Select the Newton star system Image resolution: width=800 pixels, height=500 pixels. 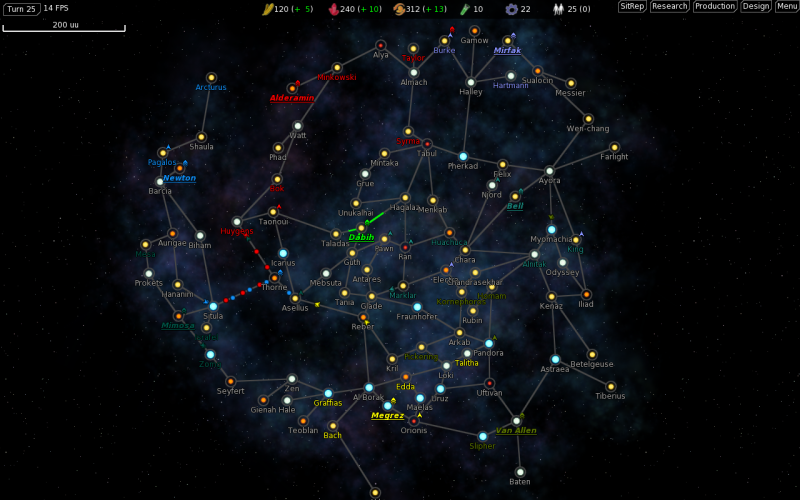pyautogui.click(x=180, y=168)
